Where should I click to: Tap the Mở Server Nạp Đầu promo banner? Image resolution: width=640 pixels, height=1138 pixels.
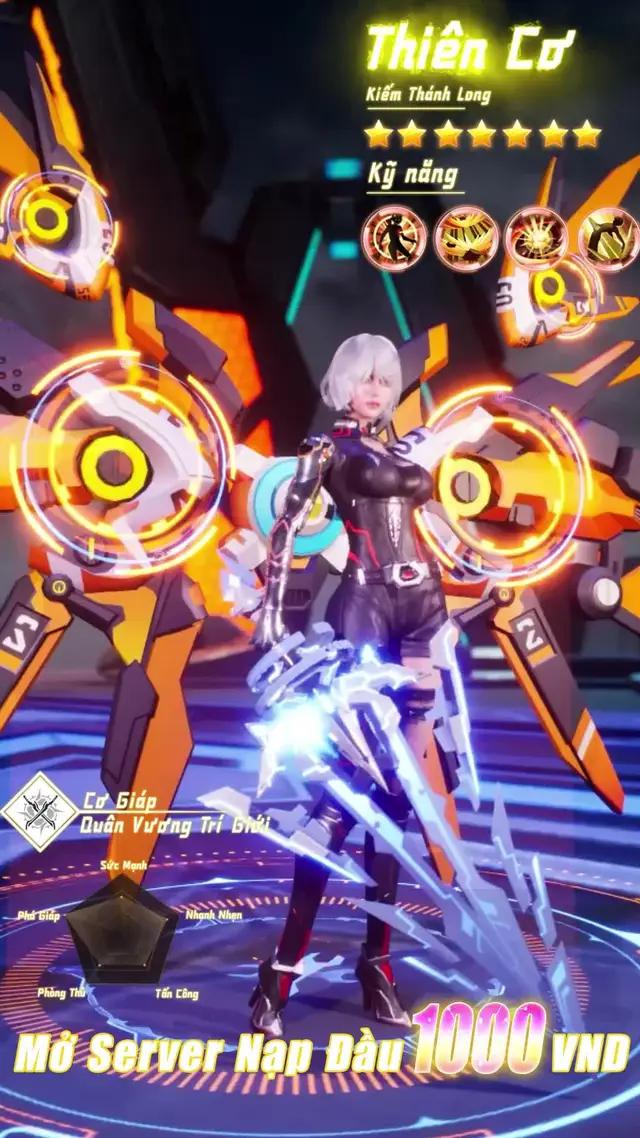click(x=320, y=1052)
